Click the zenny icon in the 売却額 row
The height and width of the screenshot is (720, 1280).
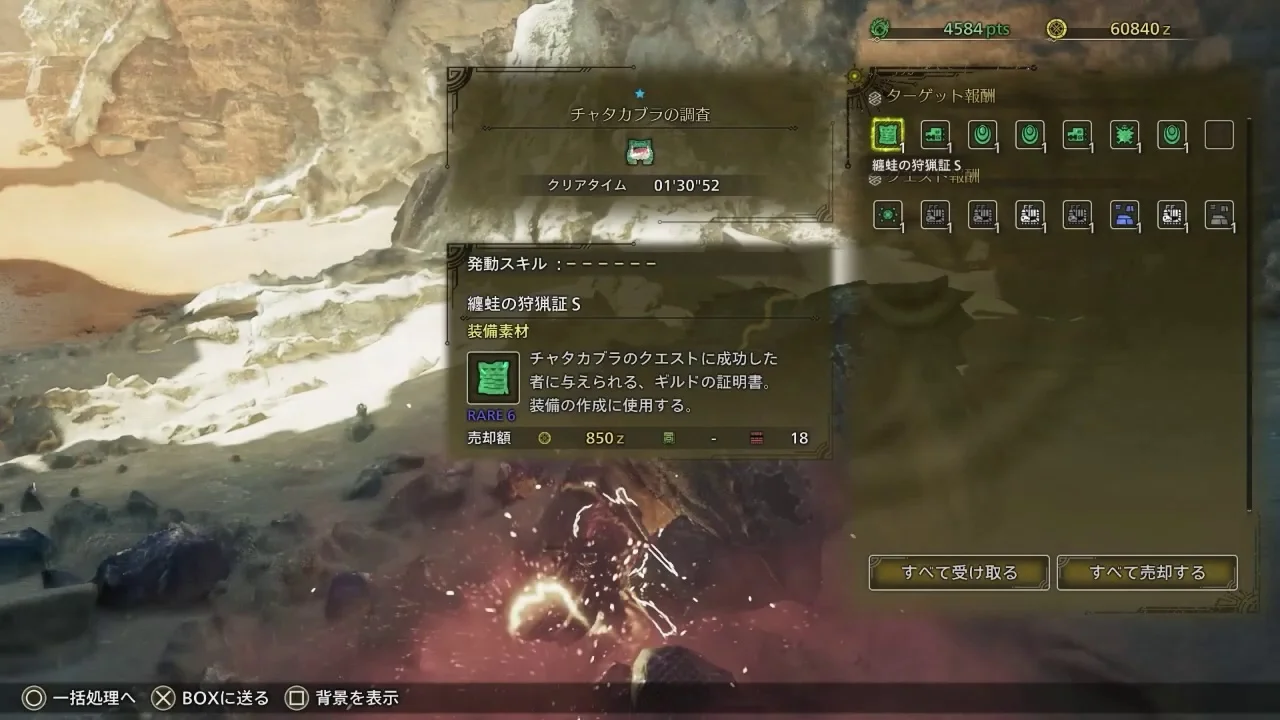544,437
